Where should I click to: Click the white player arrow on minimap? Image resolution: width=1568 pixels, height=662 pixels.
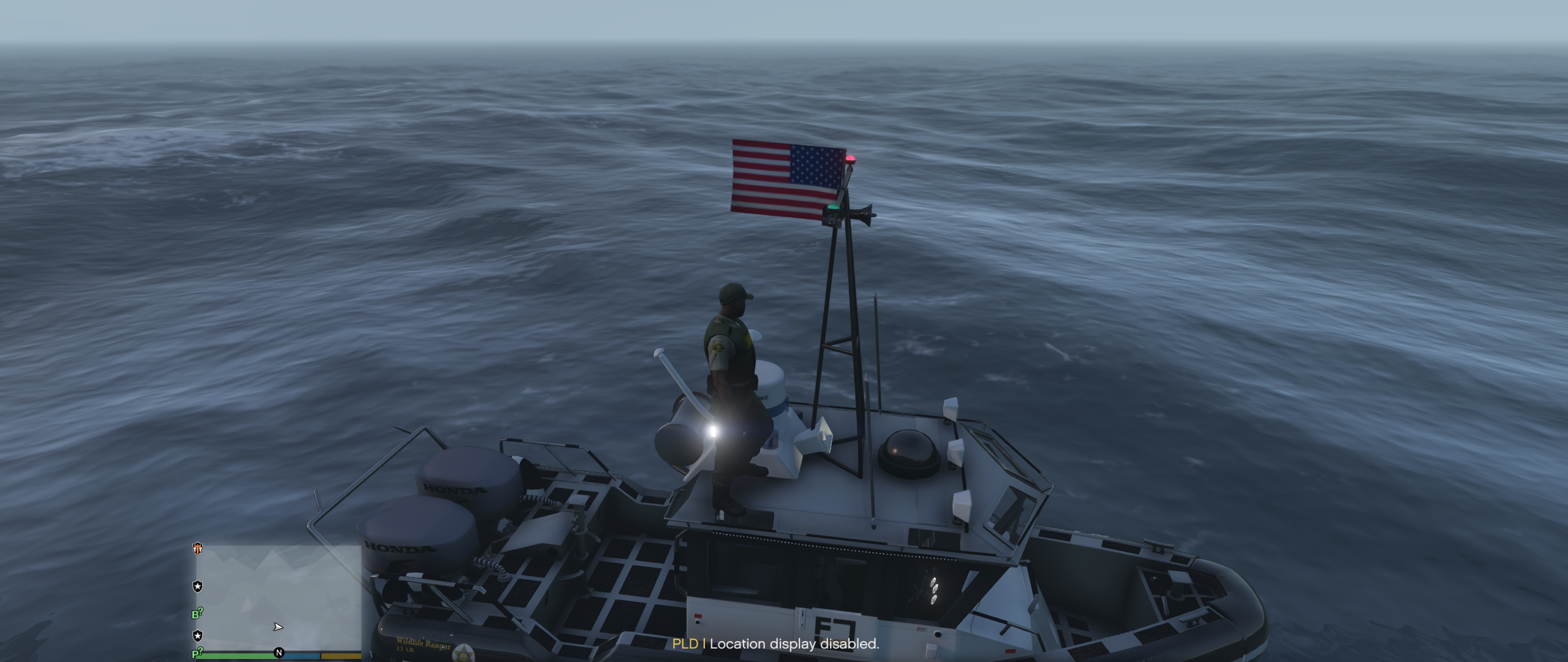[278, 627]
